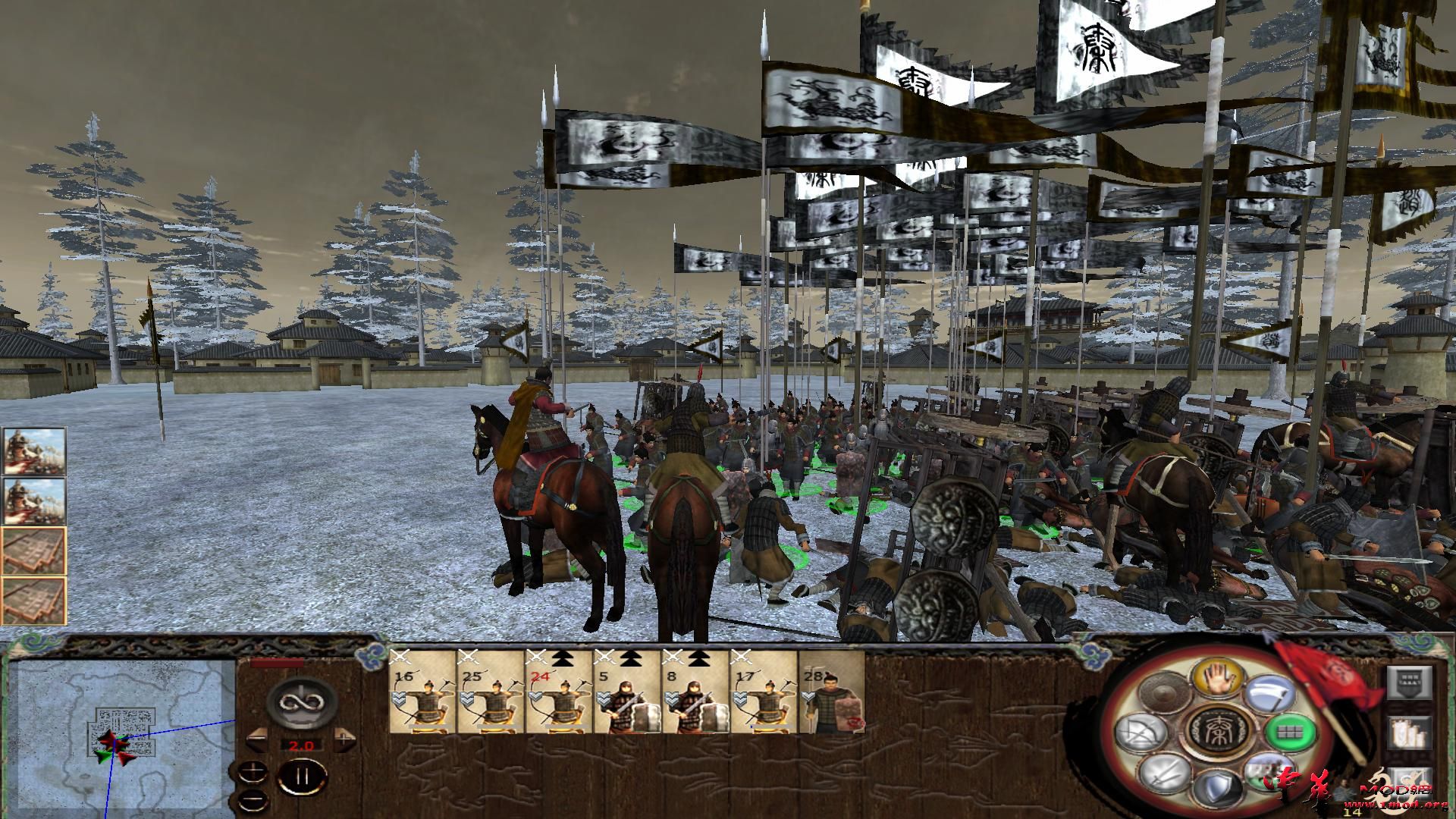The width and height of the screenshot is (1456, 819).
Task: Click the plus button below the speed dial
Action: coord(253,772)
